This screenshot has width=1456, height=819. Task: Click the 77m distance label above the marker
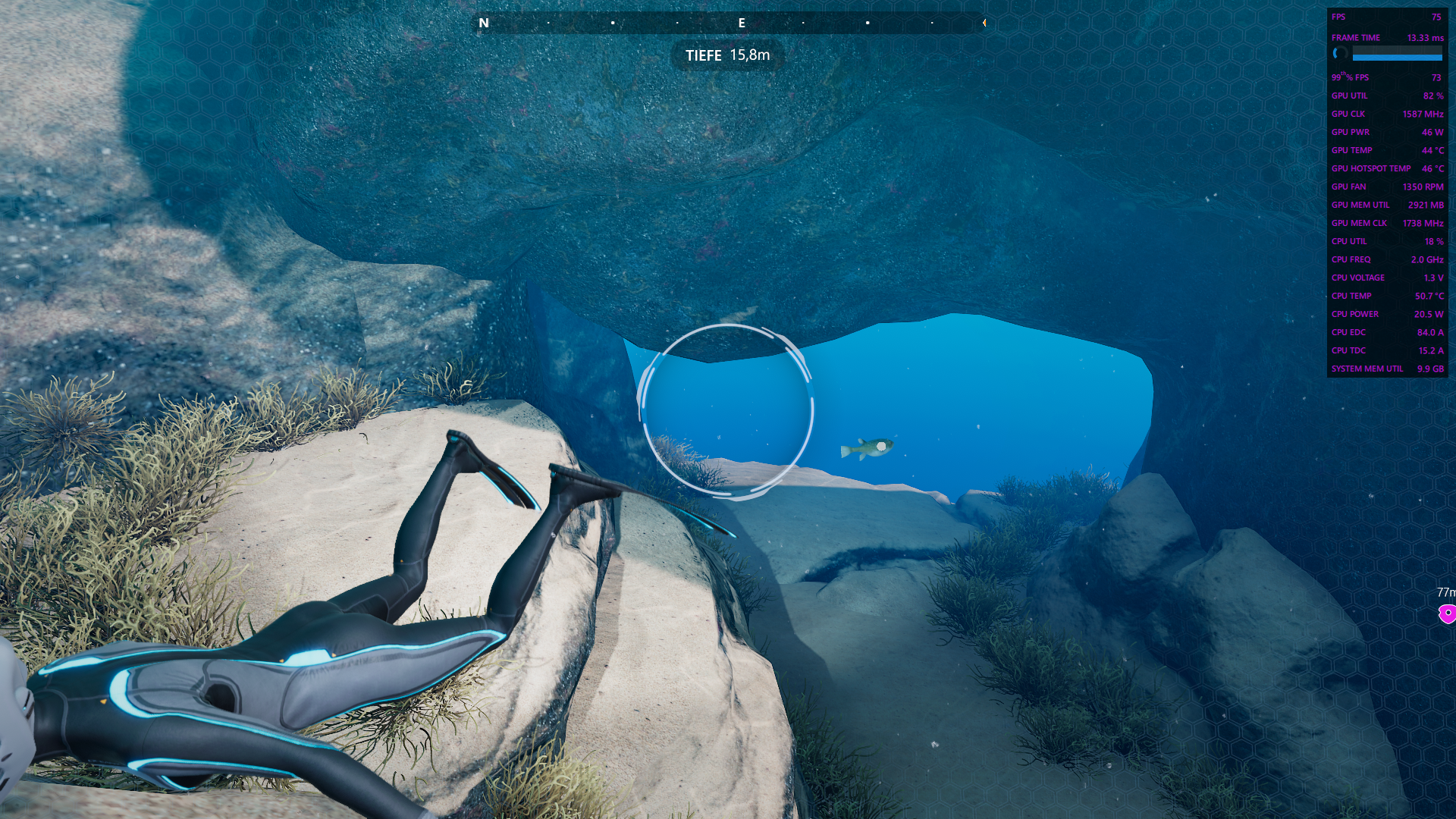[x=1446, y=591]
